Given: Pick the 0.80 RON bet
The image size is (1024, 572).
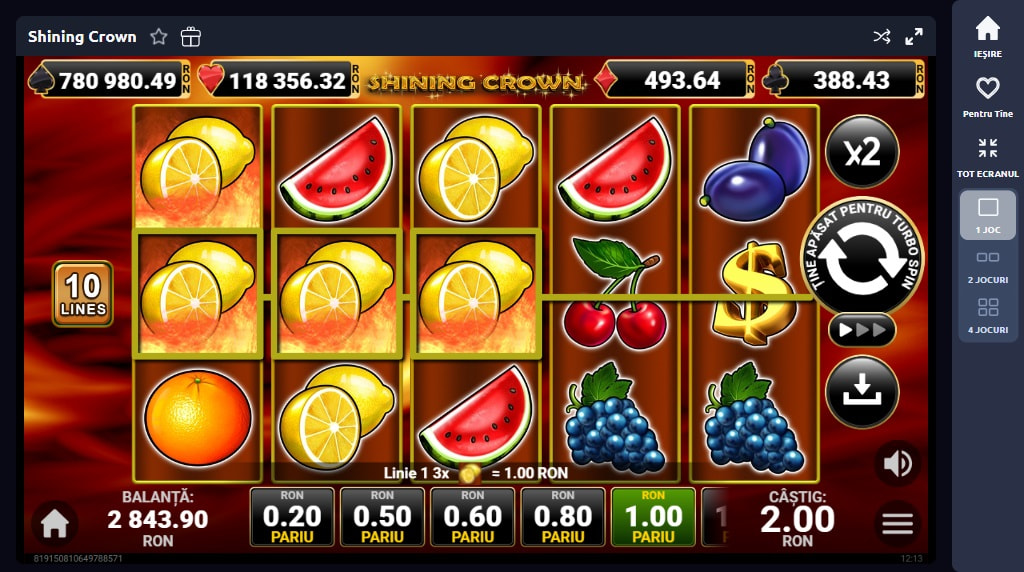Looking at the screenshot, I should 563,517.
